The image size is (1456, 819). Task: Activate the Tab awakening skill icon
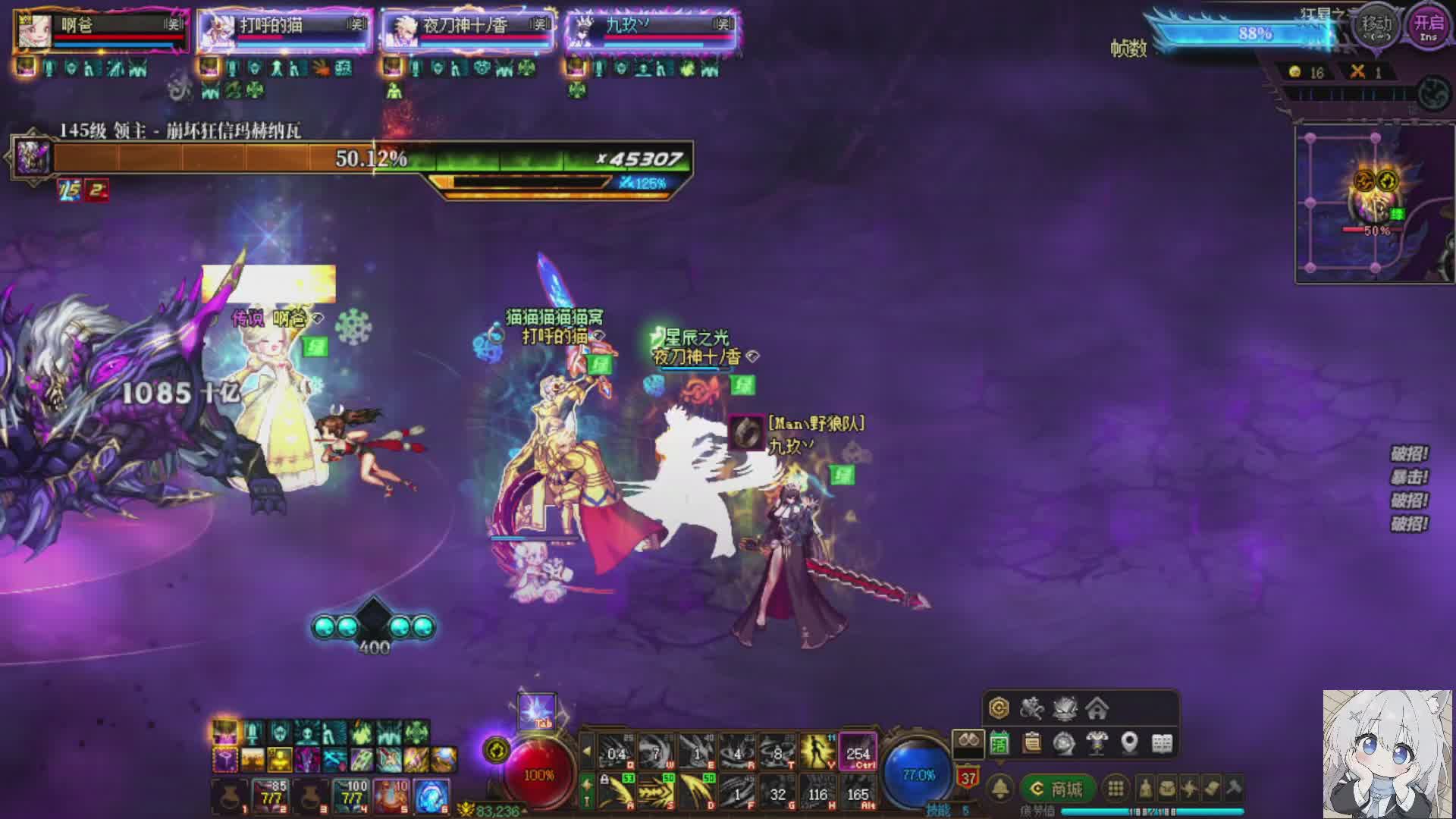[x=537, y=713]
